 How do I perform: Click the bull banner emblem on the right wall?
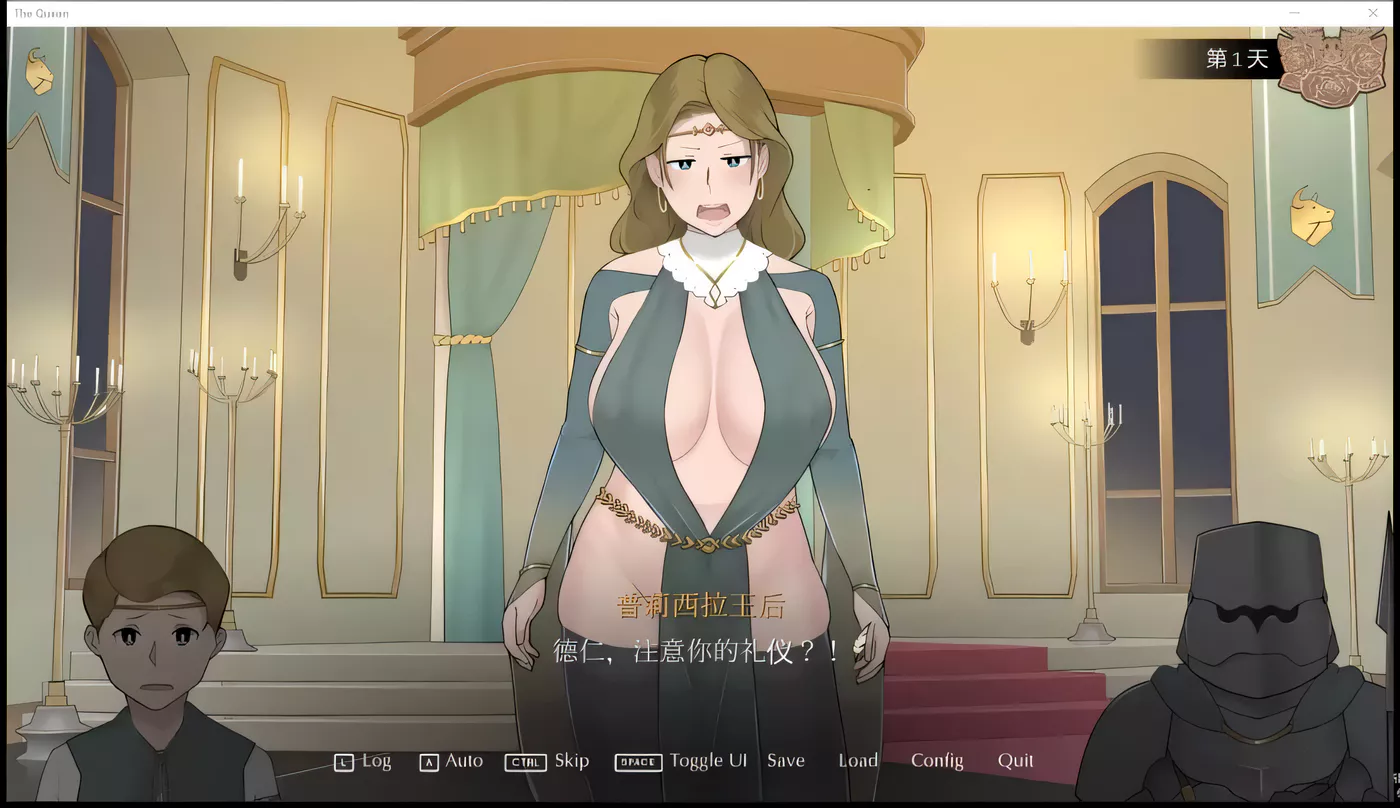point(1311,212)
